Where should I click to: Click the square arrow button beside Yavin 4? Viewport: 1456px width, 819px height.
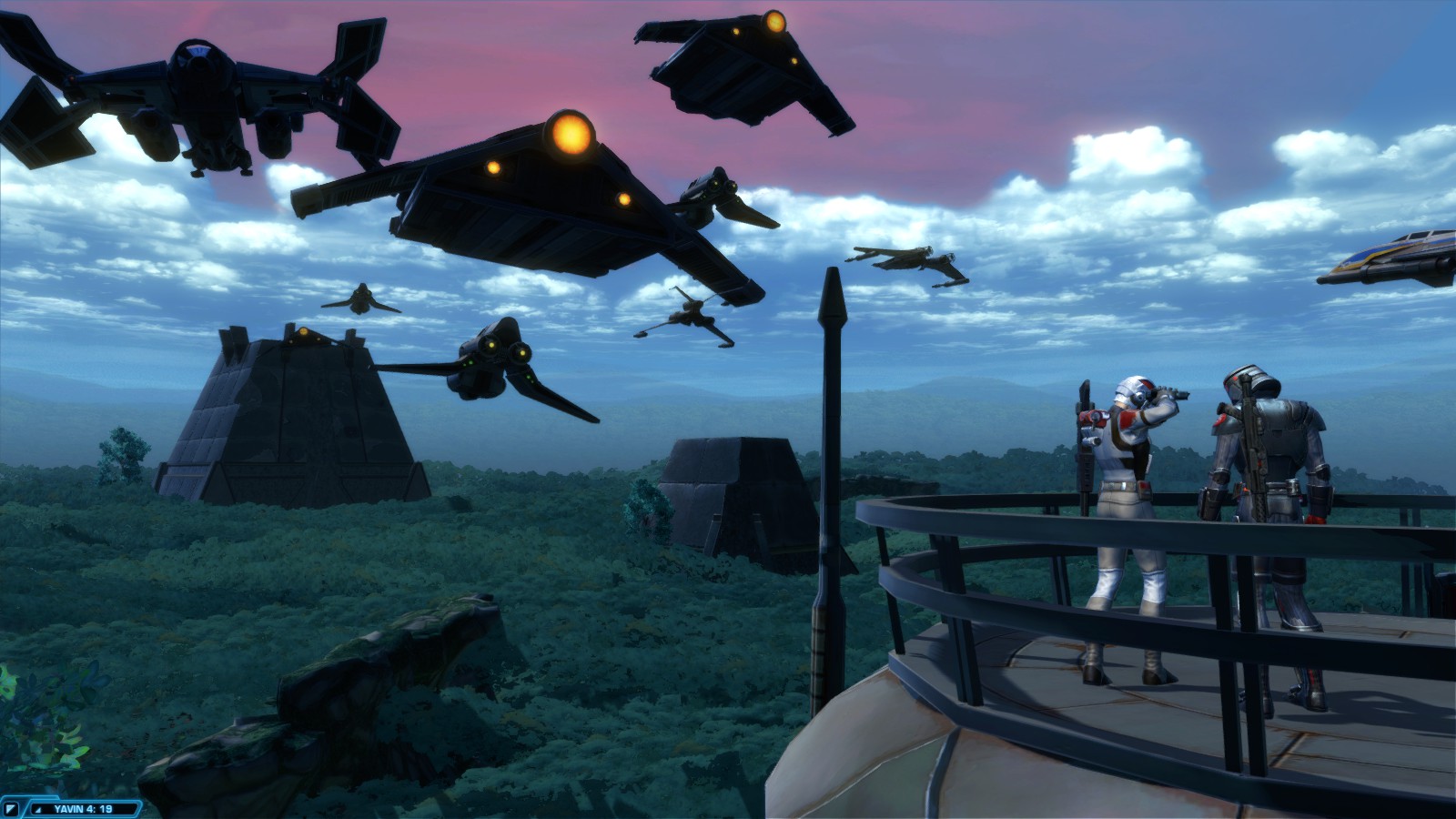click(12, 809)
